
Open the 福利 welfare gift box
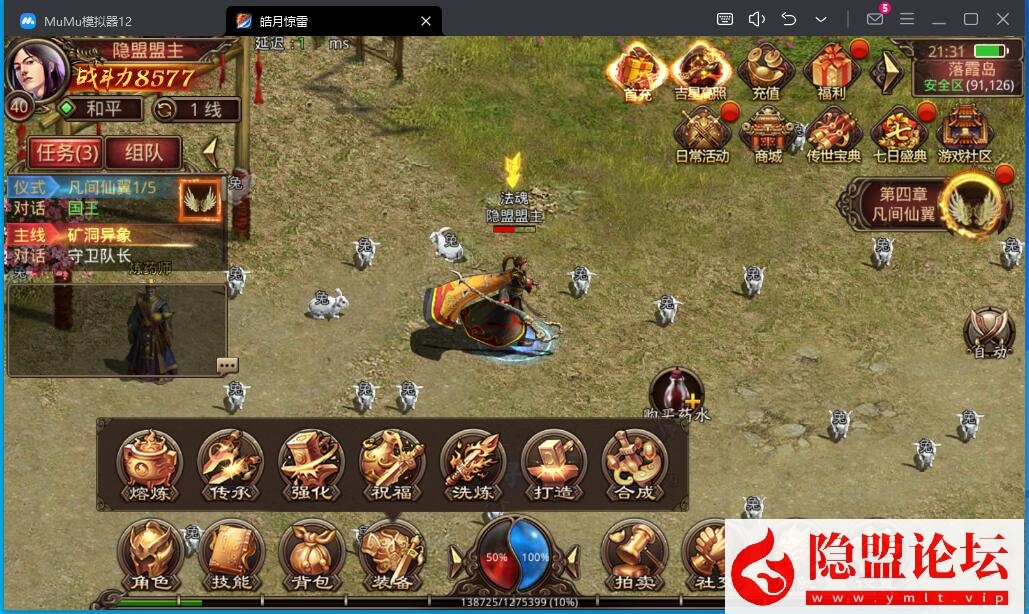pyautogui.click(x=831, y=72)
